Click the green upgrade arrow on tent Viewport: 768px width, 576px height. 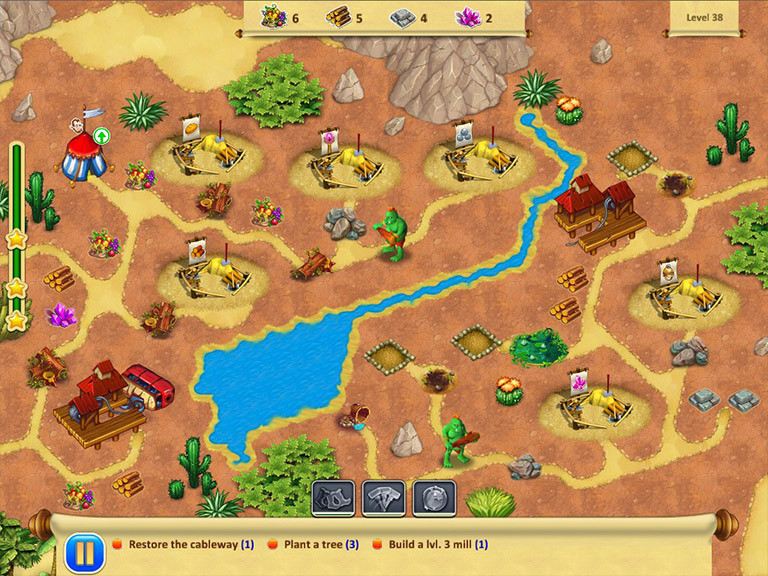click(x=101, y=135)
